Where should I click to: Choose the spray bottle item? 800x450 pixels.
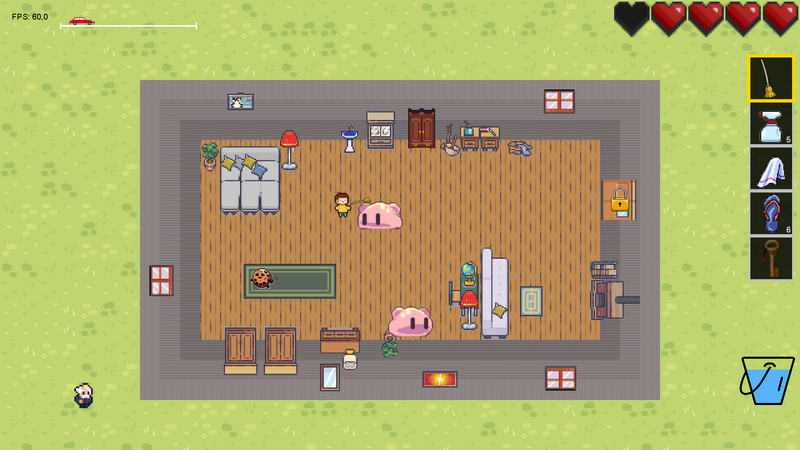tap(771, 124)
